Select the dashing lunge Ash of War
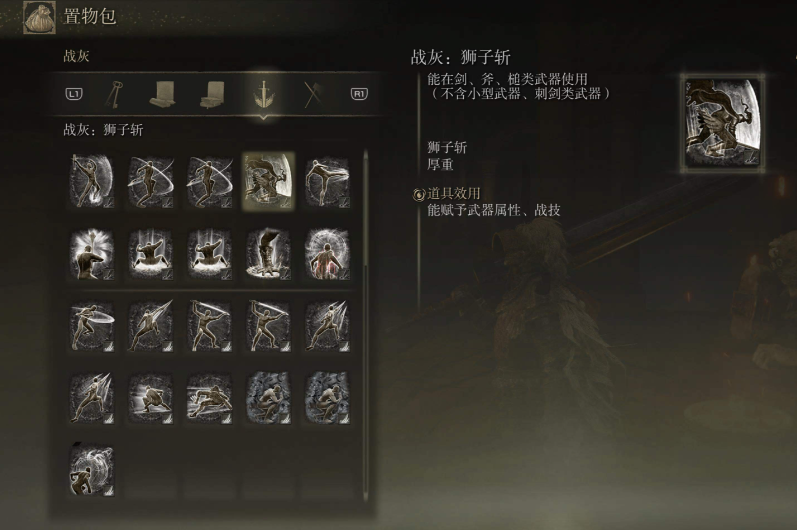This screenshot has width=797, height=530. coord(209,398)
